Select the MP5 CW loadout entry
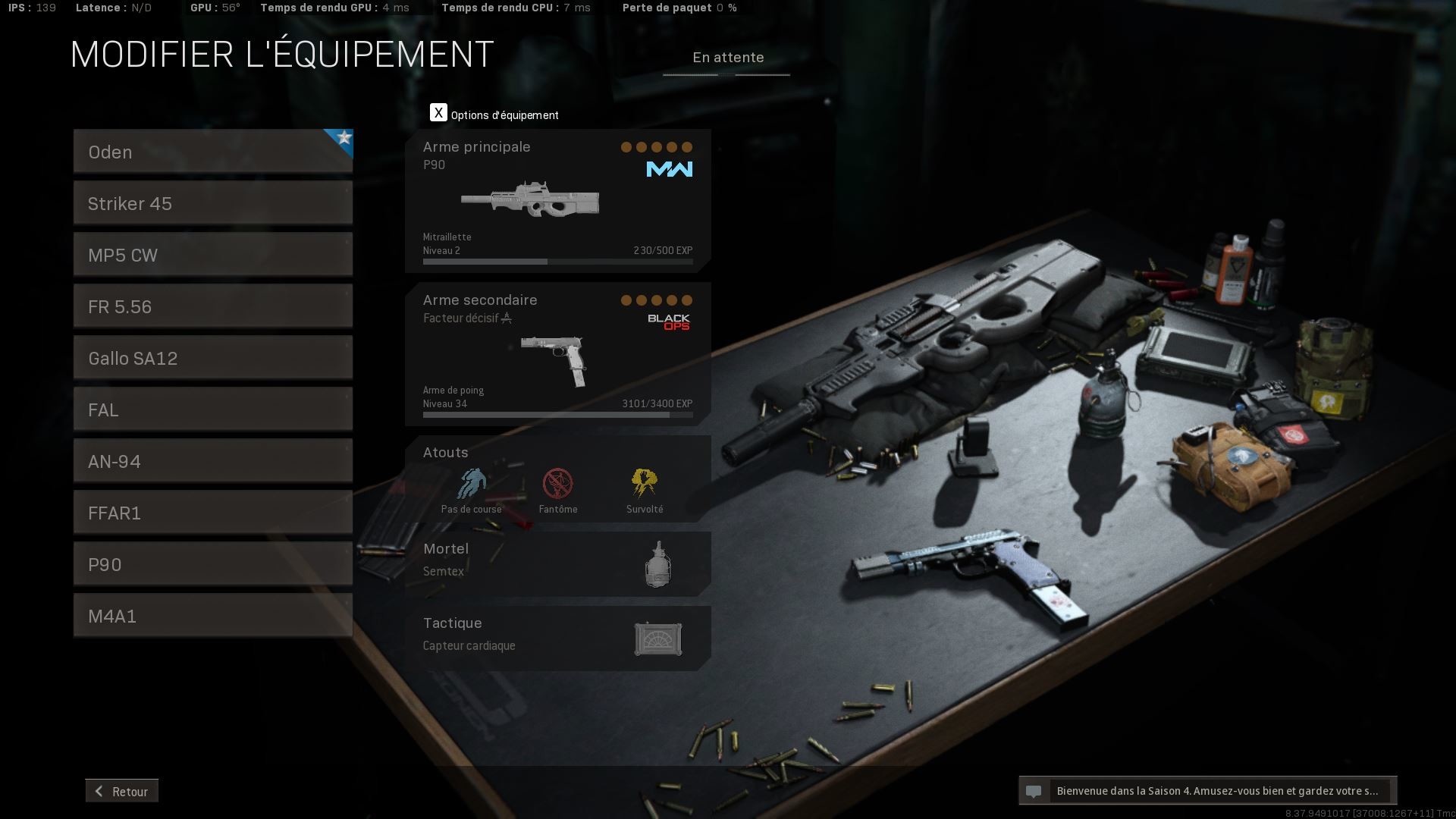Image resolution: width=1456 pixels, height=819 pixels. point(212,255)
